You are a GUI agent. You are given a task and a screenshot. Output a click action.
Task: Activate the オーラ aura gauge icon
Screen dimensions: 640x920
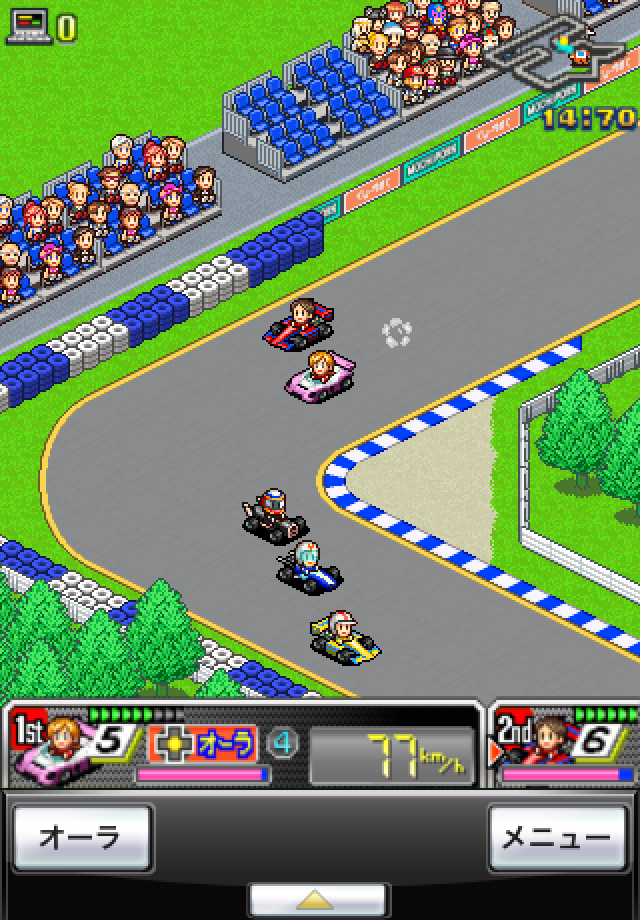point(203,743)
